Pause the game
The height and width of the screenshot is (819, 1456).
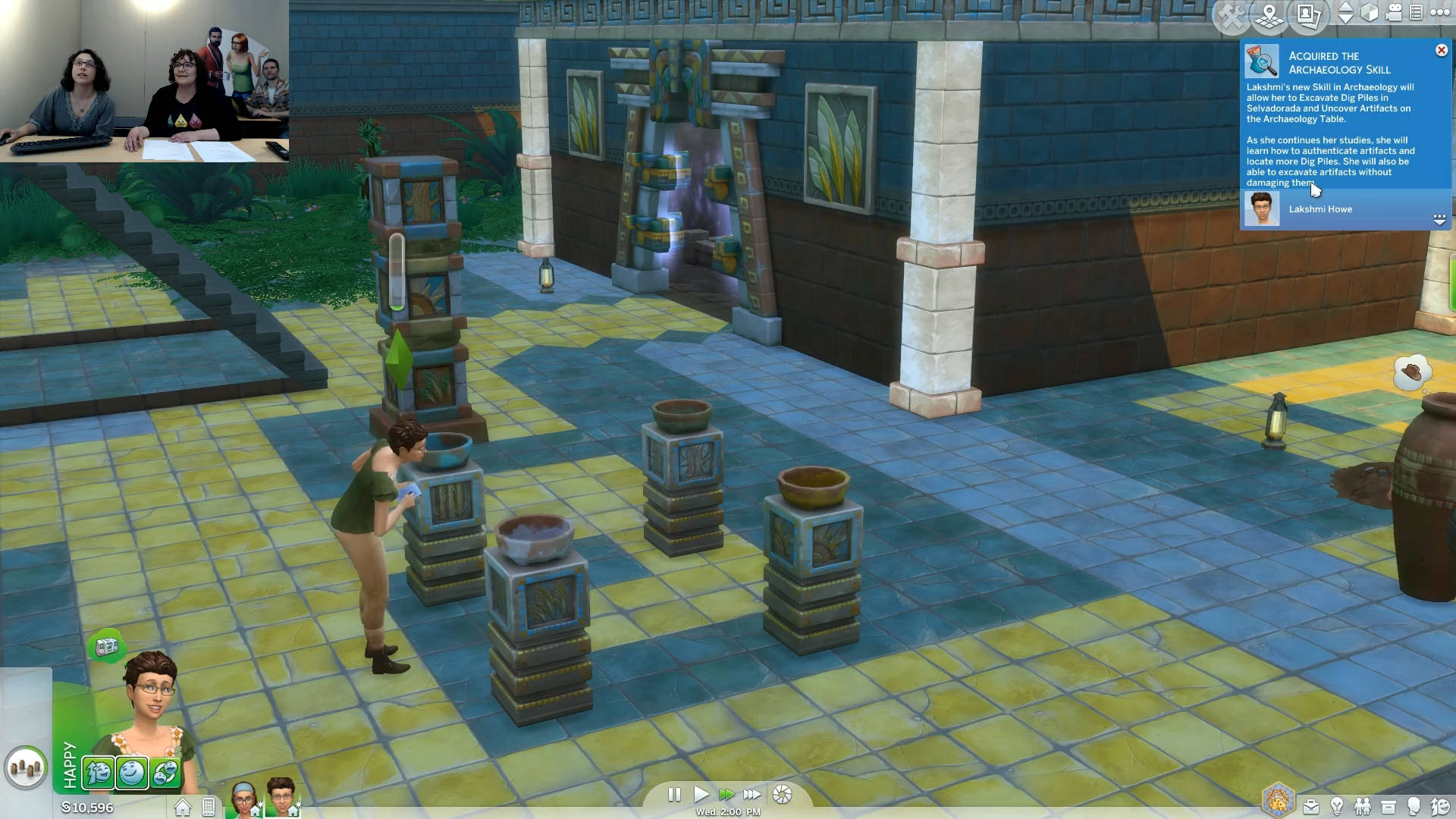(674, 795)
